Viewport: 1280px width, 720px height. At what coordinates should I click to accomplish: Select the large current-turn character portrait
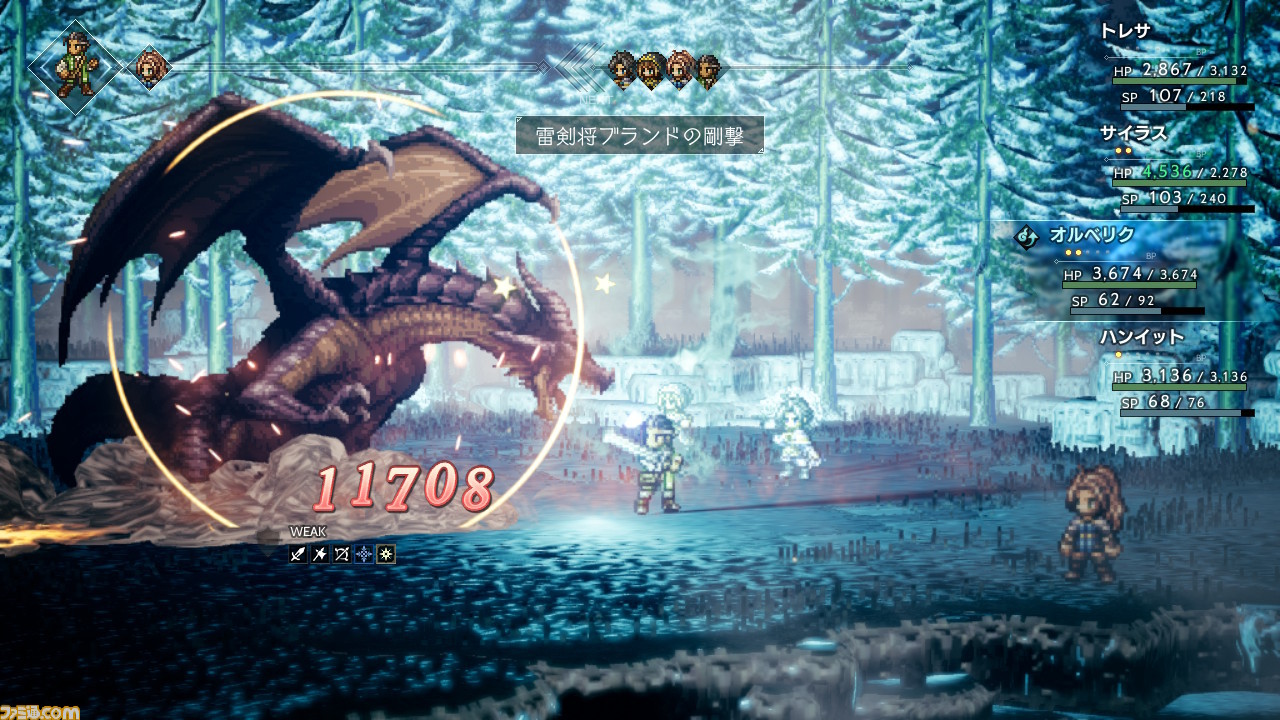click(x=76, y=67)
